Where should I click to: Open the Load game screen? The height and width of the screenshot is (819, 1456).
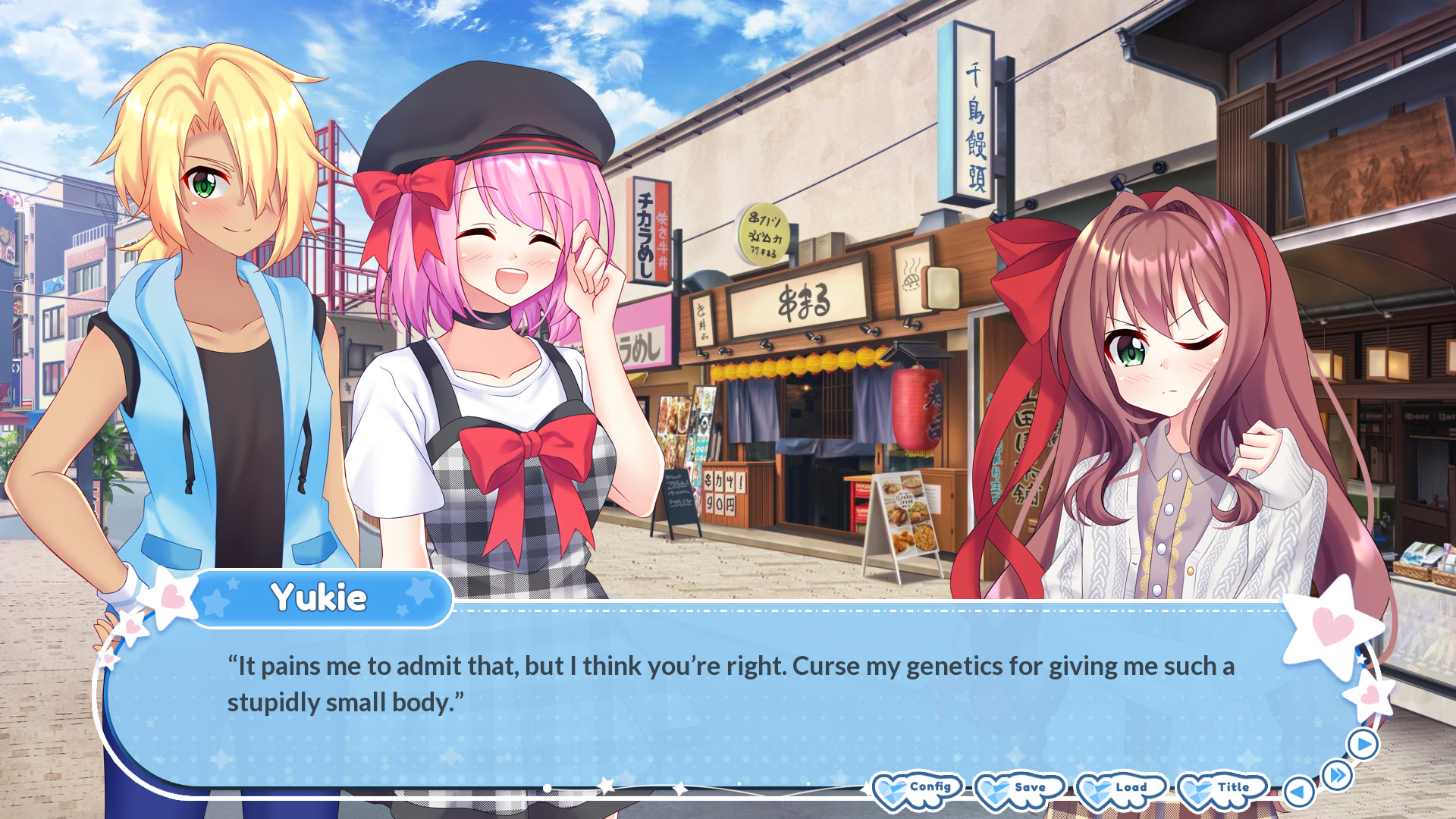(1121, 789)
